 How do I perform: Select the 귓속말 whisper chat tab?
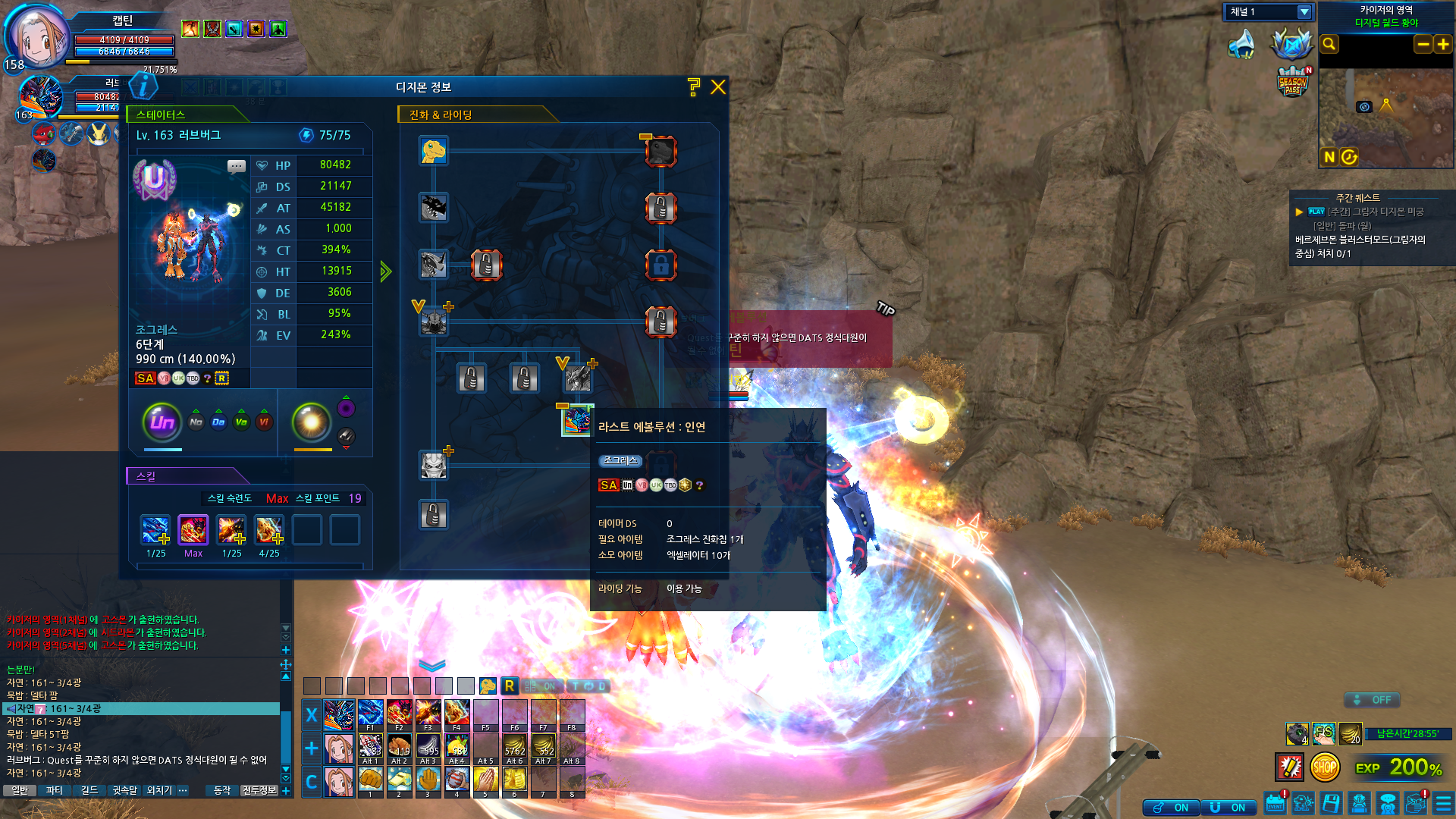(x=125, y=790)
